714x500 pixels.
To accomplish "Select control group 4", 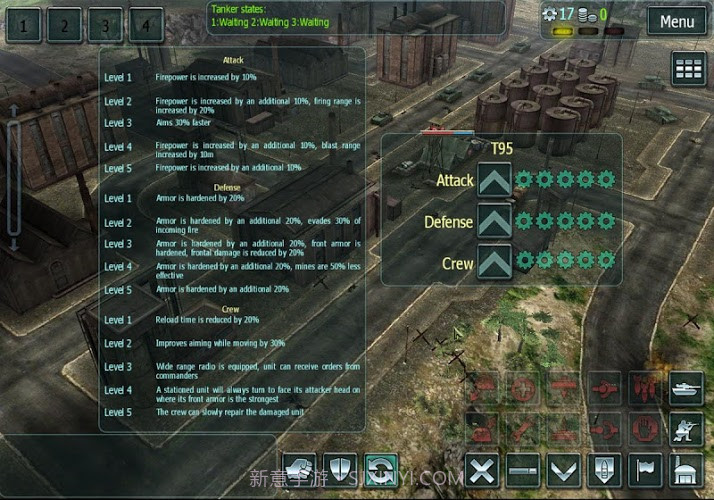I will tap(145, 25).
